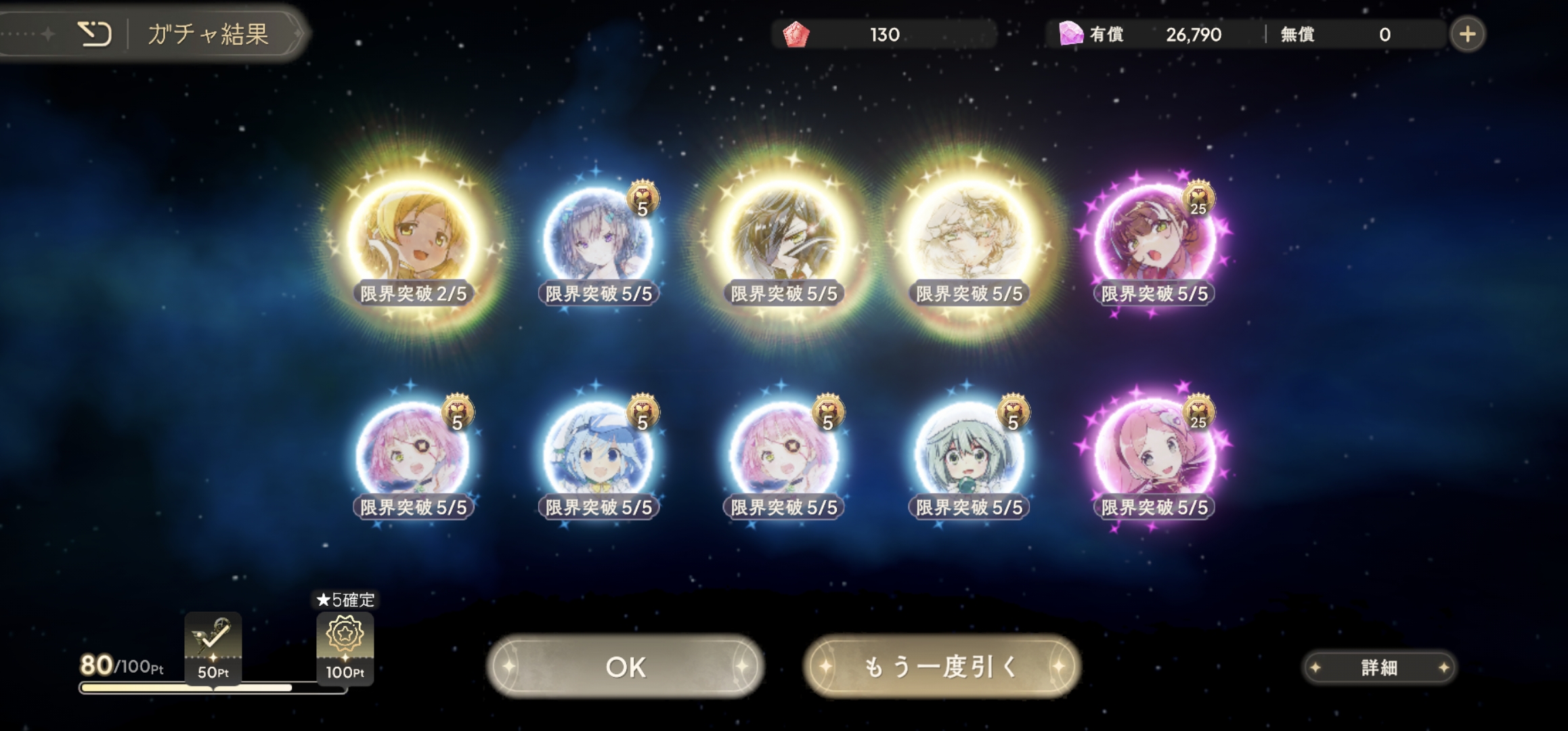Viewport: 1568px width, 731px height.
Task: Pull again with もう一度引く button
Action: coord(941,667)
